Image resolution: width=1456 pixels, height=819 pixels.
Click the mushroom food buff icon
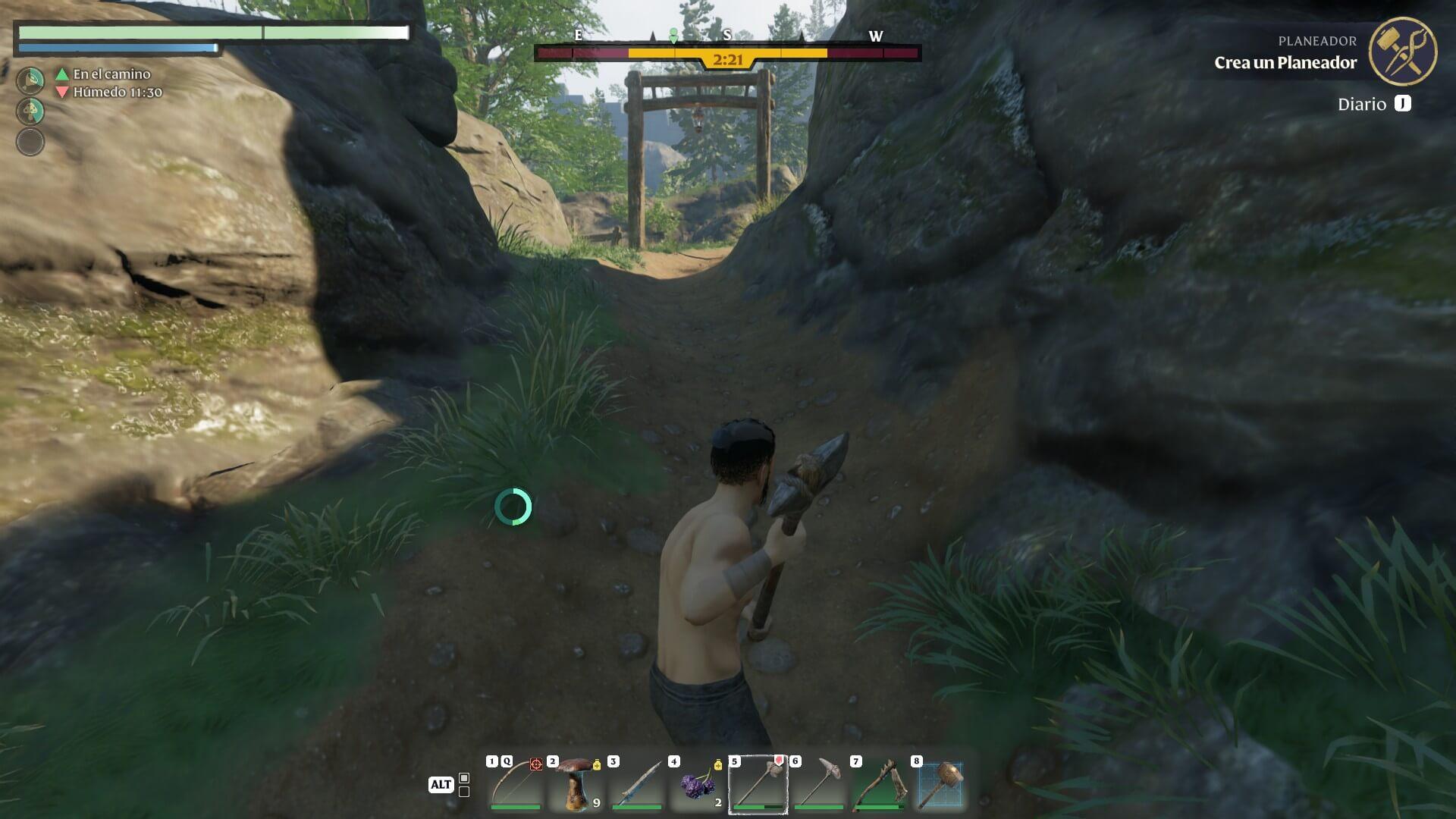coord(31,111)
